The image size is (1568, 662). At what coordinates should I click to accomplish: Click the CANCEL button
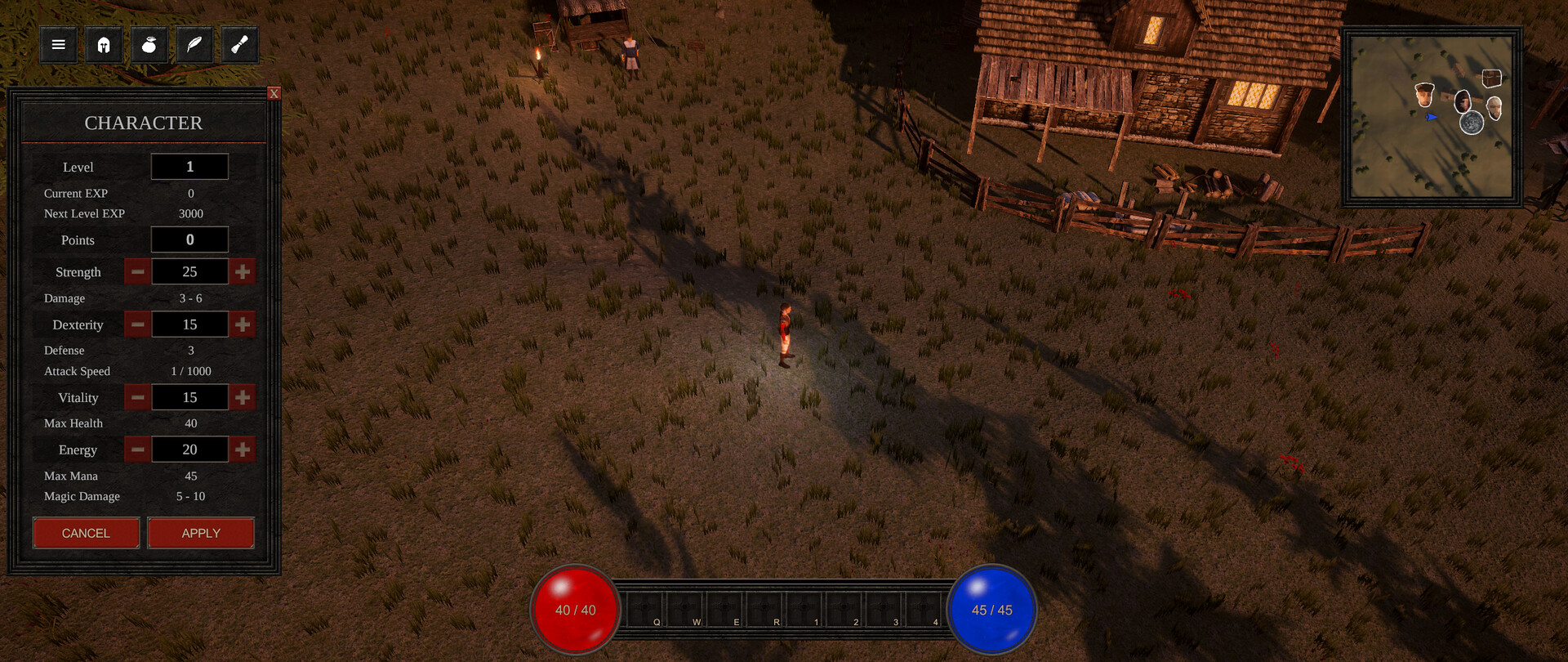point(86,533)
